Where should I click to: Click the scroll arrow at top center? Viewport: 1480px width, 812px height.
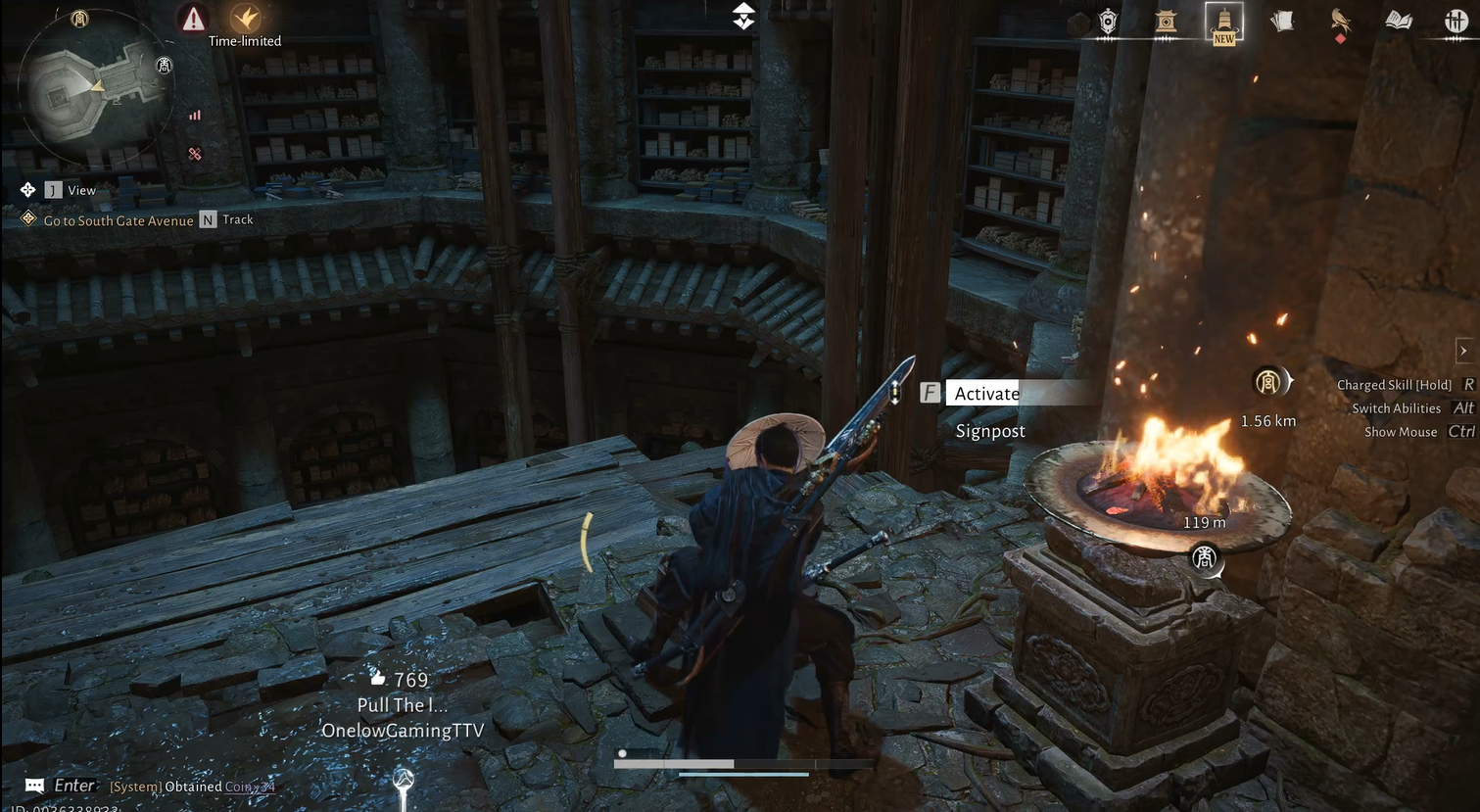(743, 16)
